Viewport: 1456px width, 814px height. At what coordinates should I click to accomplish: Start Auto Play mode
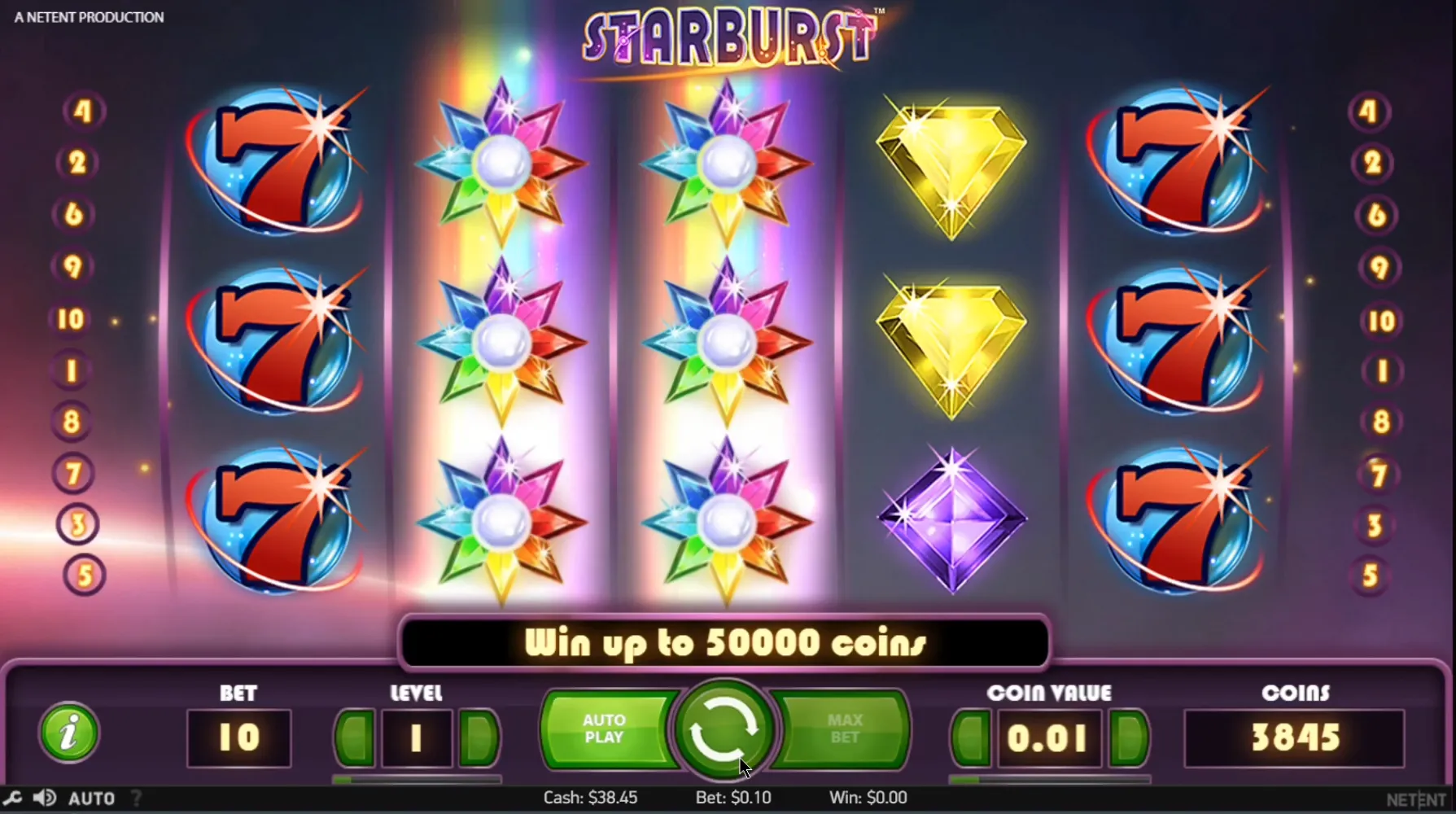[x=605, y=729]
